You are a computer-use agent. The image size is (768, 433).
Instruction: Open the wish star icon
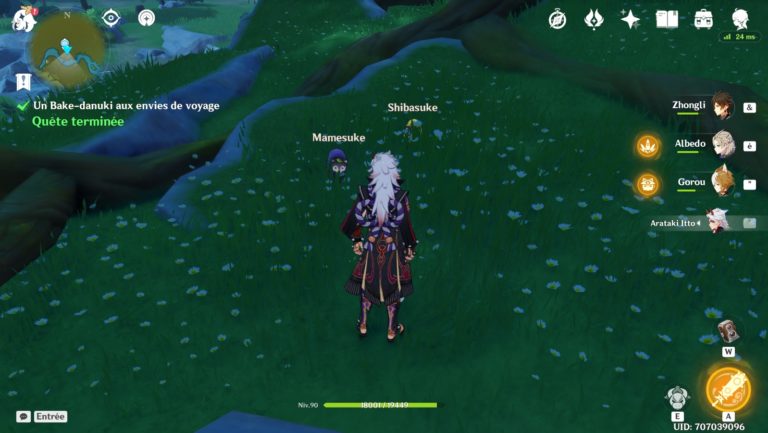click(x=630, y=18)
